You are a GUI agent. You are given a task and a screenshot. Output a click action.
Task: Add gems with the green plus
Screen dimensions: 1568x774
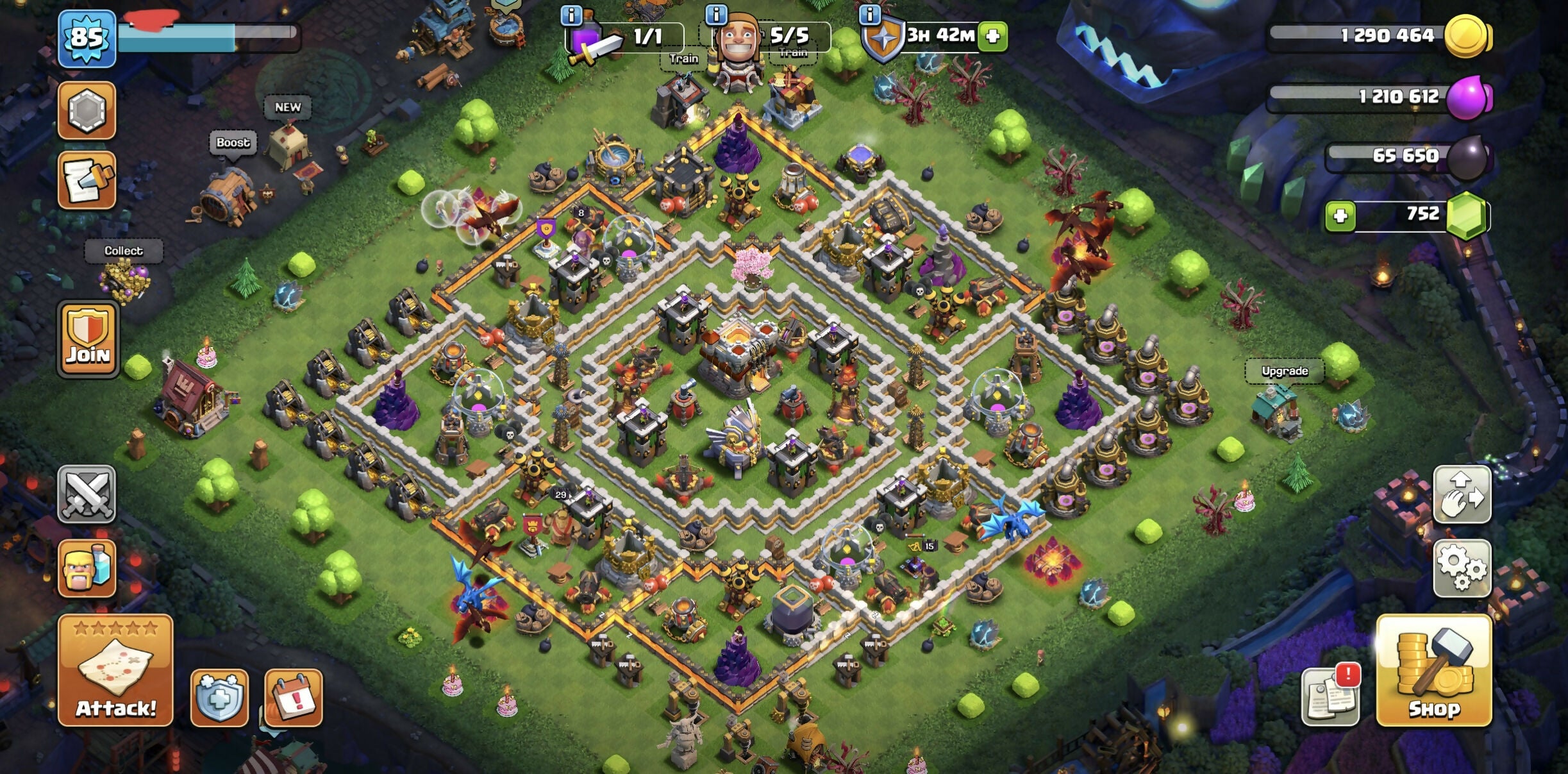(1340, 215)
